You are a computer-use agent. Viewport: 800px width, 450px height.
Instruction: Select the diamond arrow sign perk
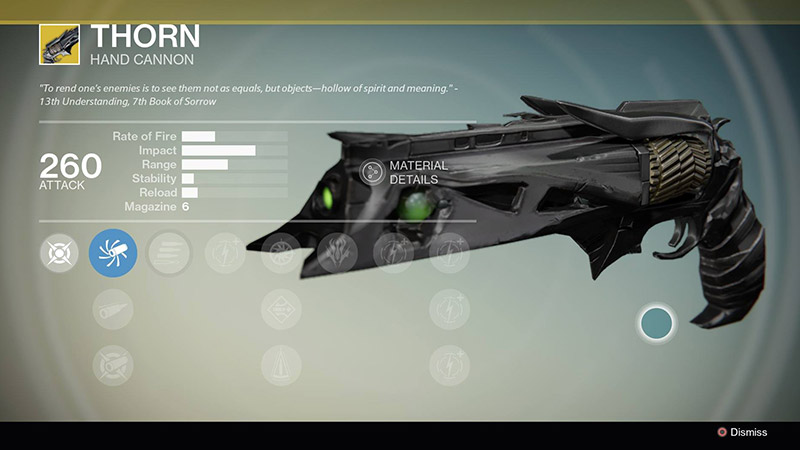tap(281, 310)
